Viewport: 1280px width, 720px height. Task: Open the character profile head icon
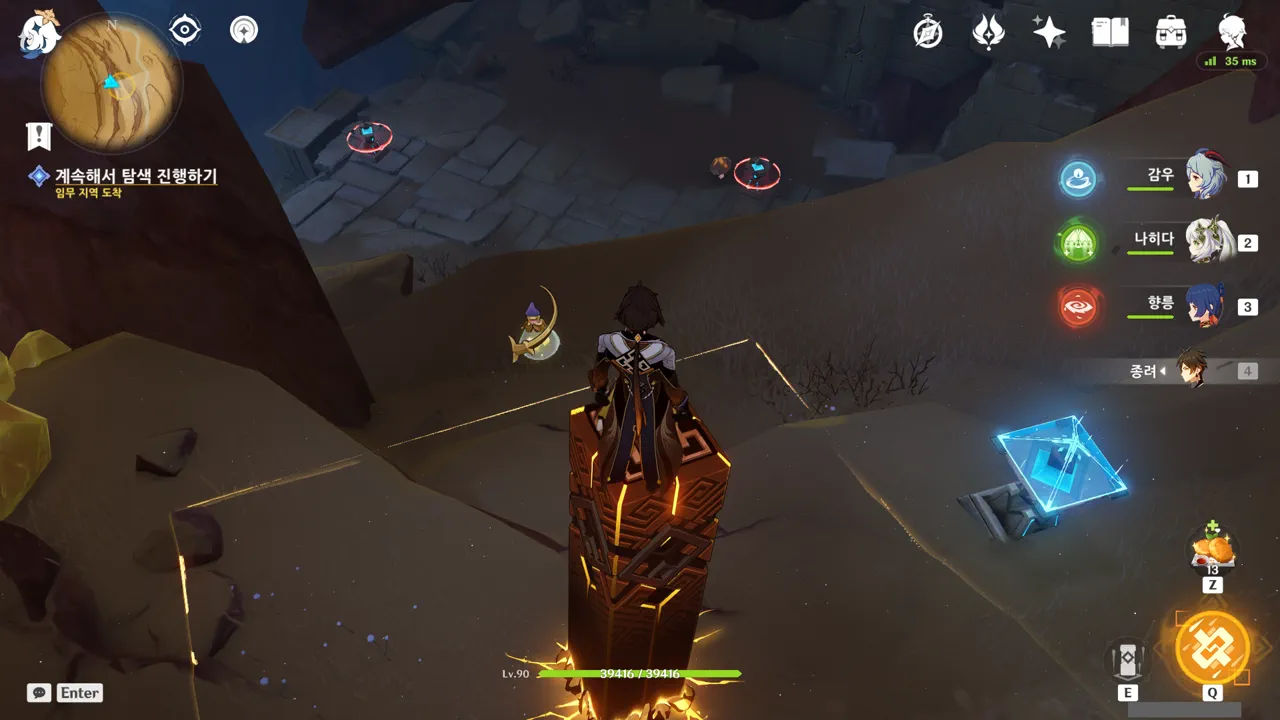coord(1232,32)
